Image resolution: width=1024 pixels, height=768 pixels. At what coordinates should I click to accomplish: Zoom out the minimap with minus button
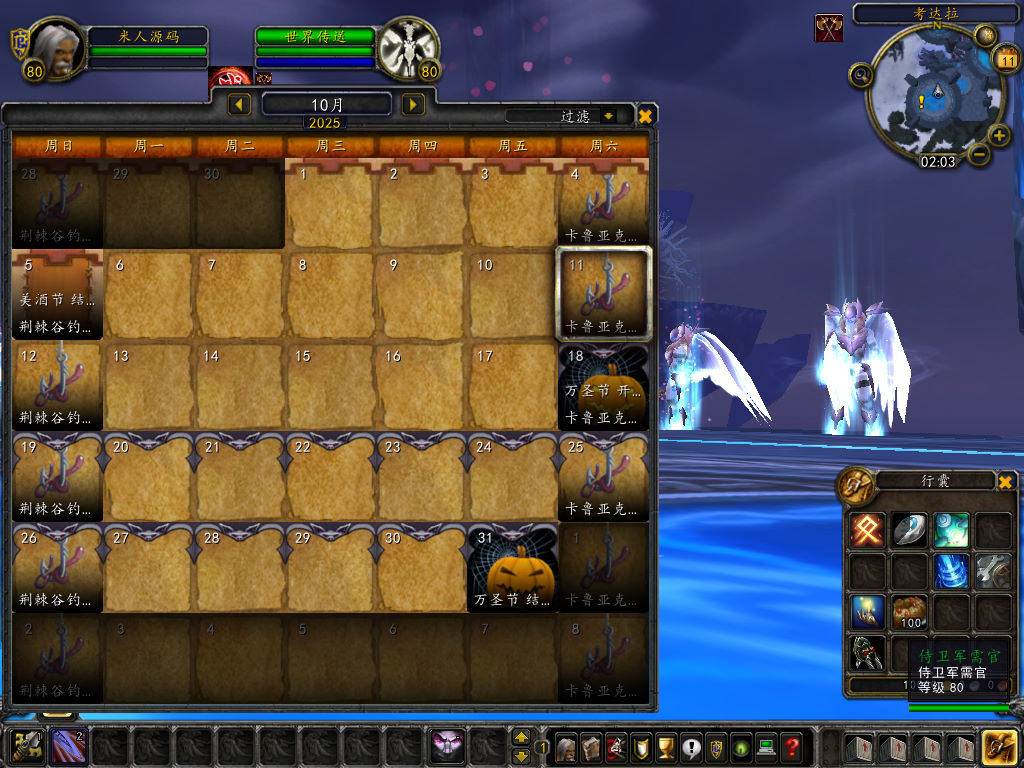[979, 155]
